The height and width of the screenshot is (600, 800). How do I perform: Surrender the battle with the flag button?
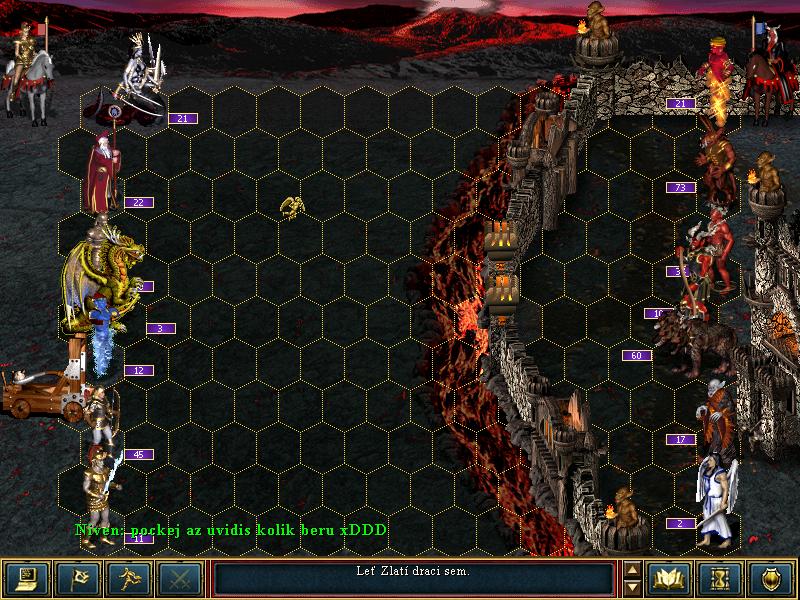point(78,578)
